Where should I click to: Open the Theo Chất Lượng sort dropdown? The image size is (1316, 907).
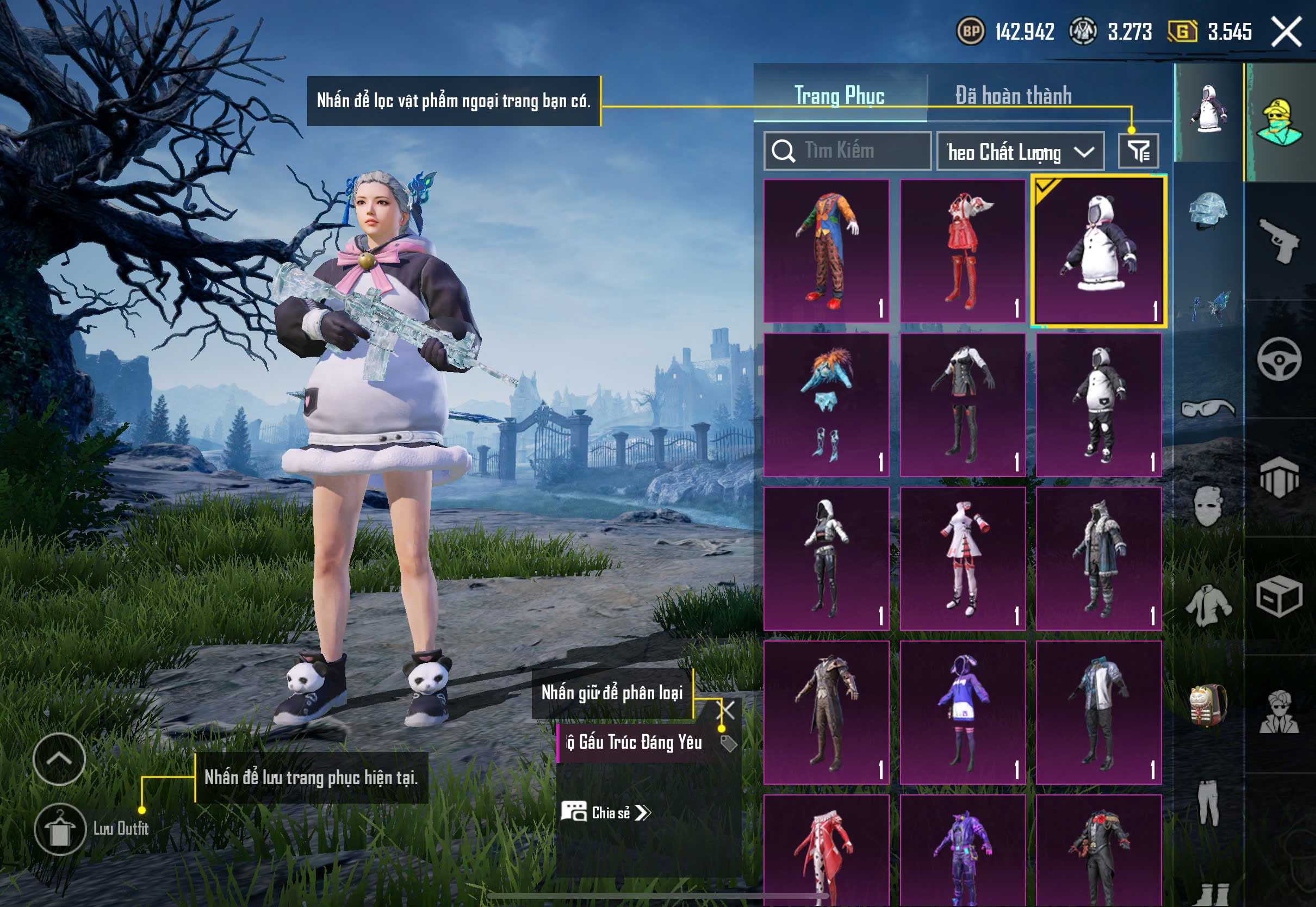(1020, 152)
